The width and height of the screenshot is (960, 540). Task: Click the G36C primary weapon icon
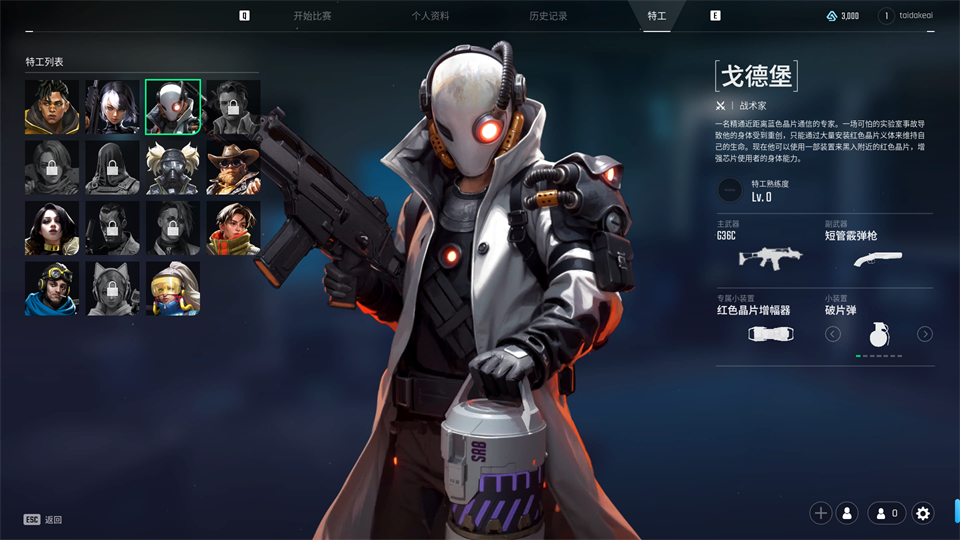(x=770, y=258)
